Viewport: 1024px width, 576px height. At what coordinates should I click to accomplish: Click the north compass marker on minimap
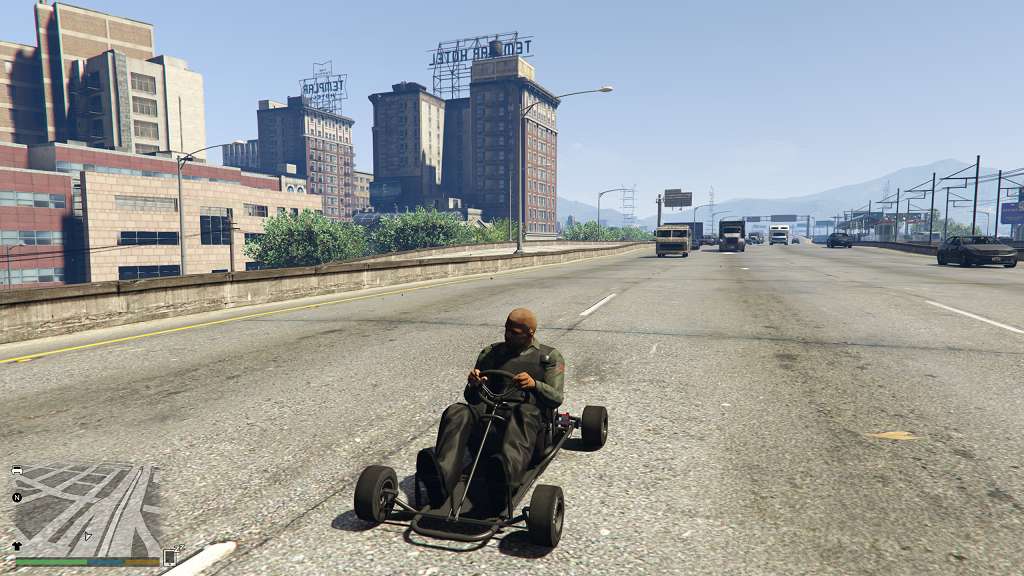17,497
